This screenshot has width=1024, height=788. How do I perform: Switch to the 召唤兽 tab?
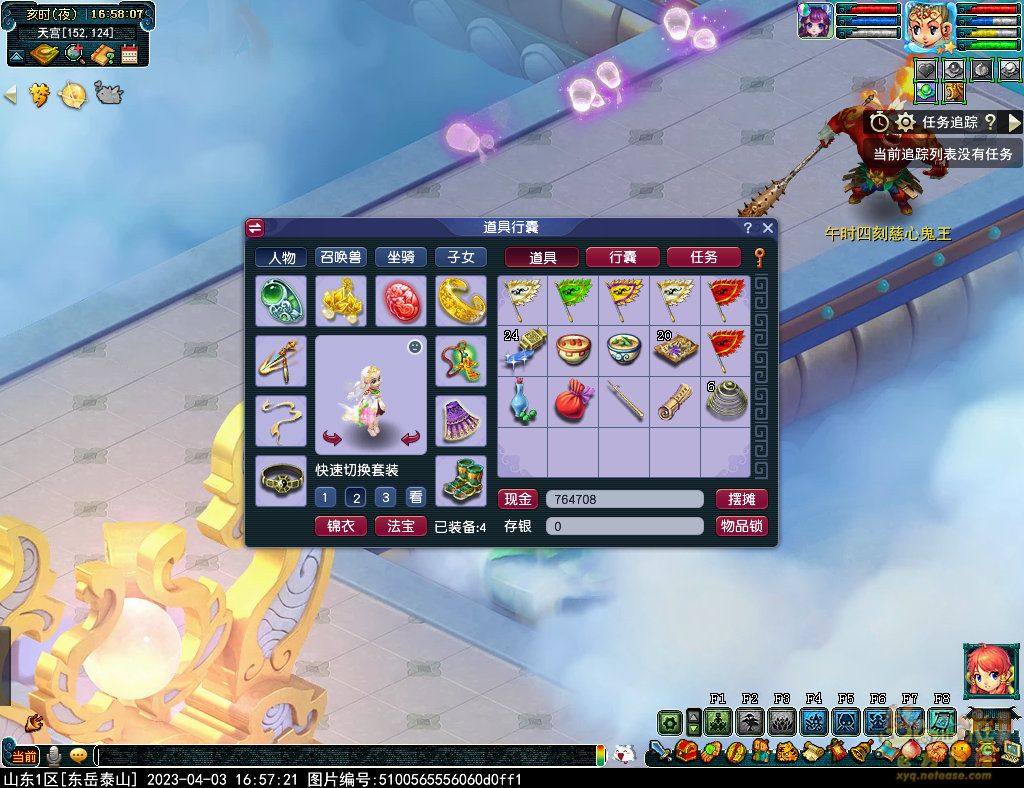[x=341, y=257]
